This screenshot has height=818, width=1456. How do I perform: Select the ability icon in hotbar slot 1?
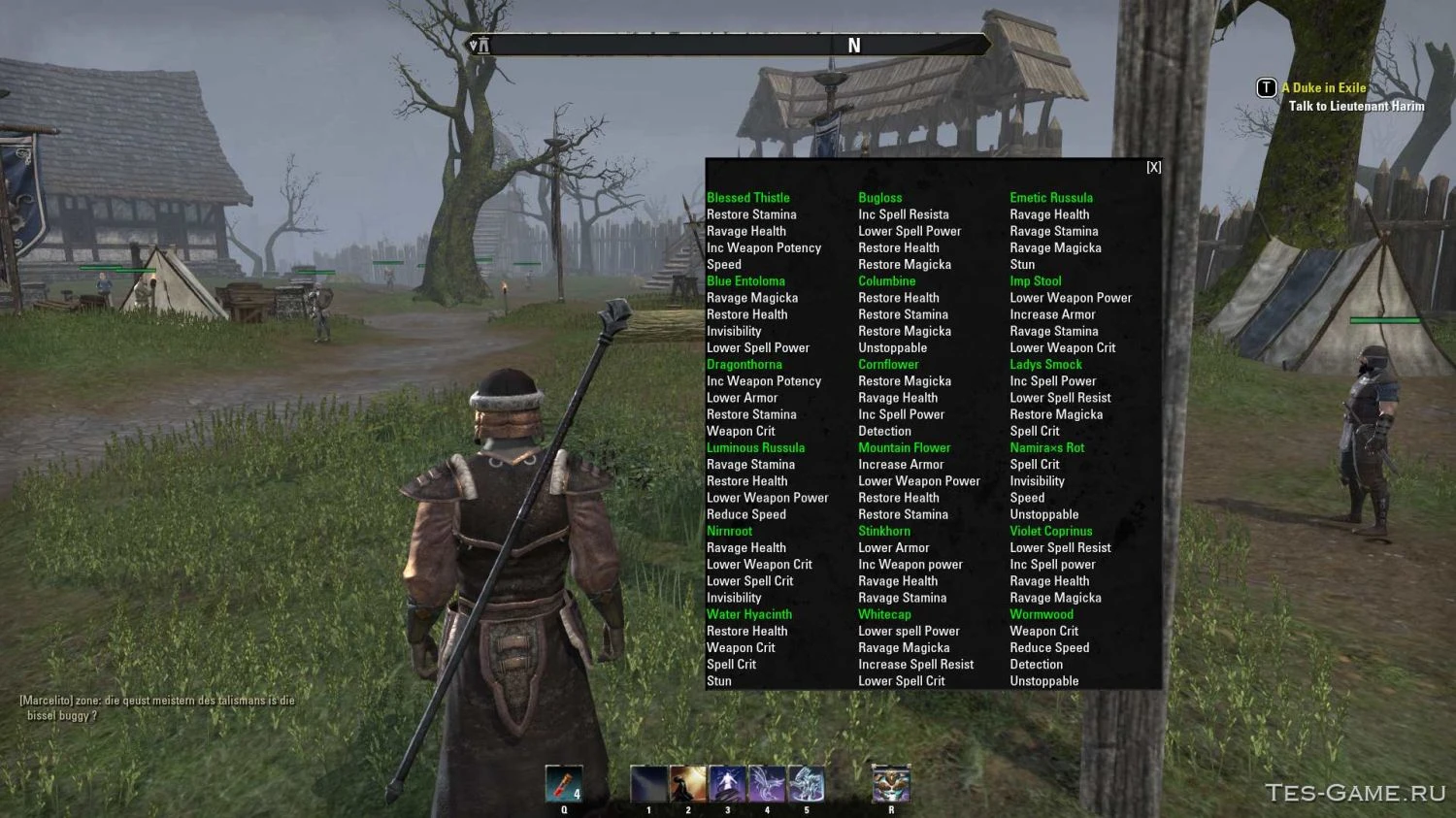(648, 781)
